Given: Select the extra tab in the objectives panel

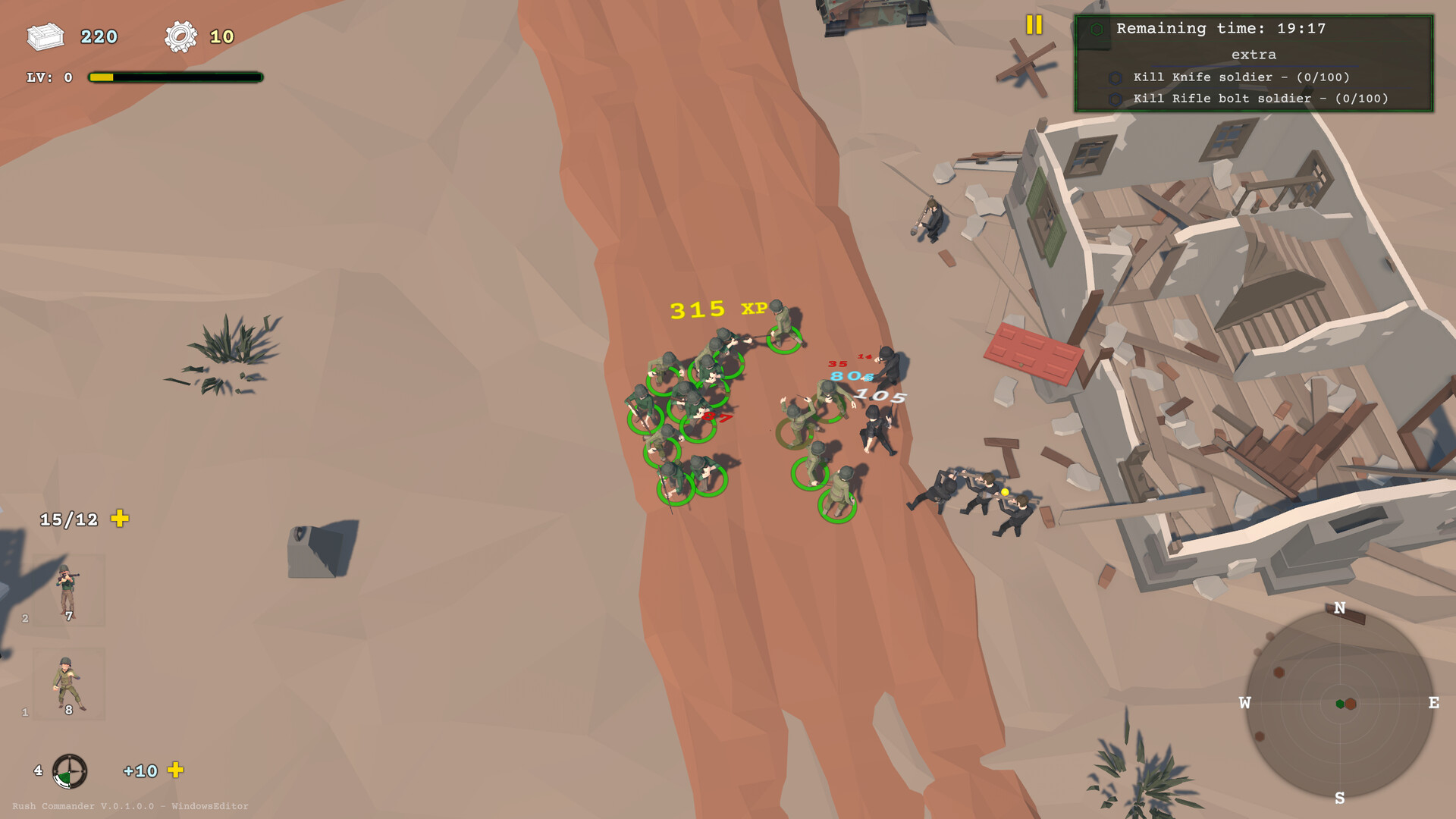Looking at the screenshot, I should click(x=1256, y=55).
